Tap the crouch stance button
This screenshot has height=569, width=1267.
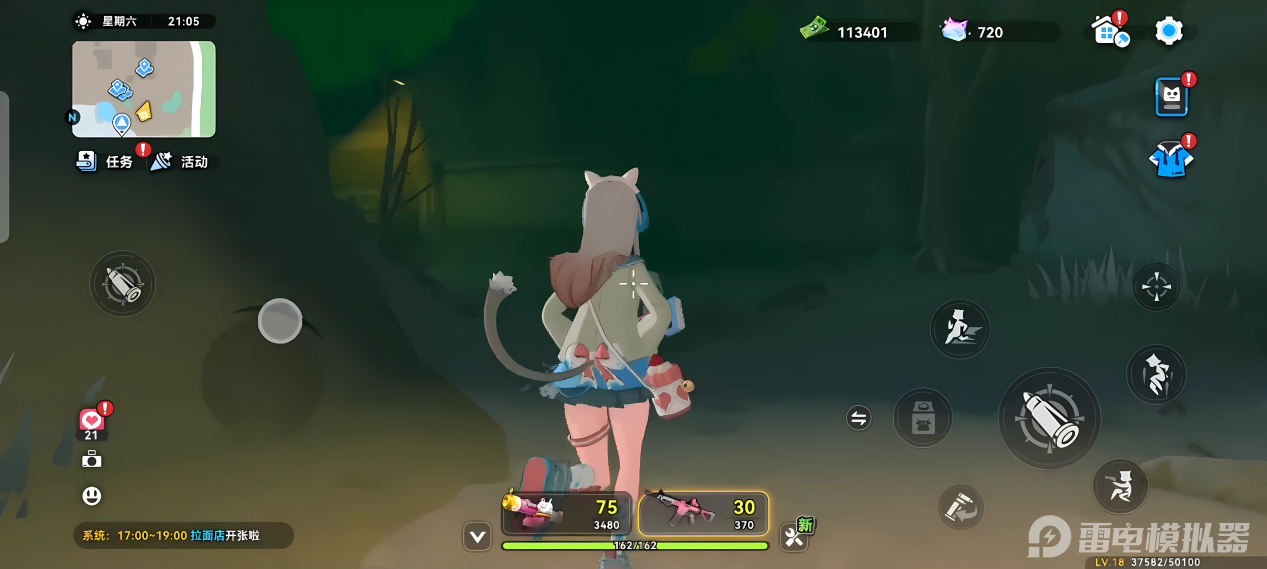(1119, 486)
